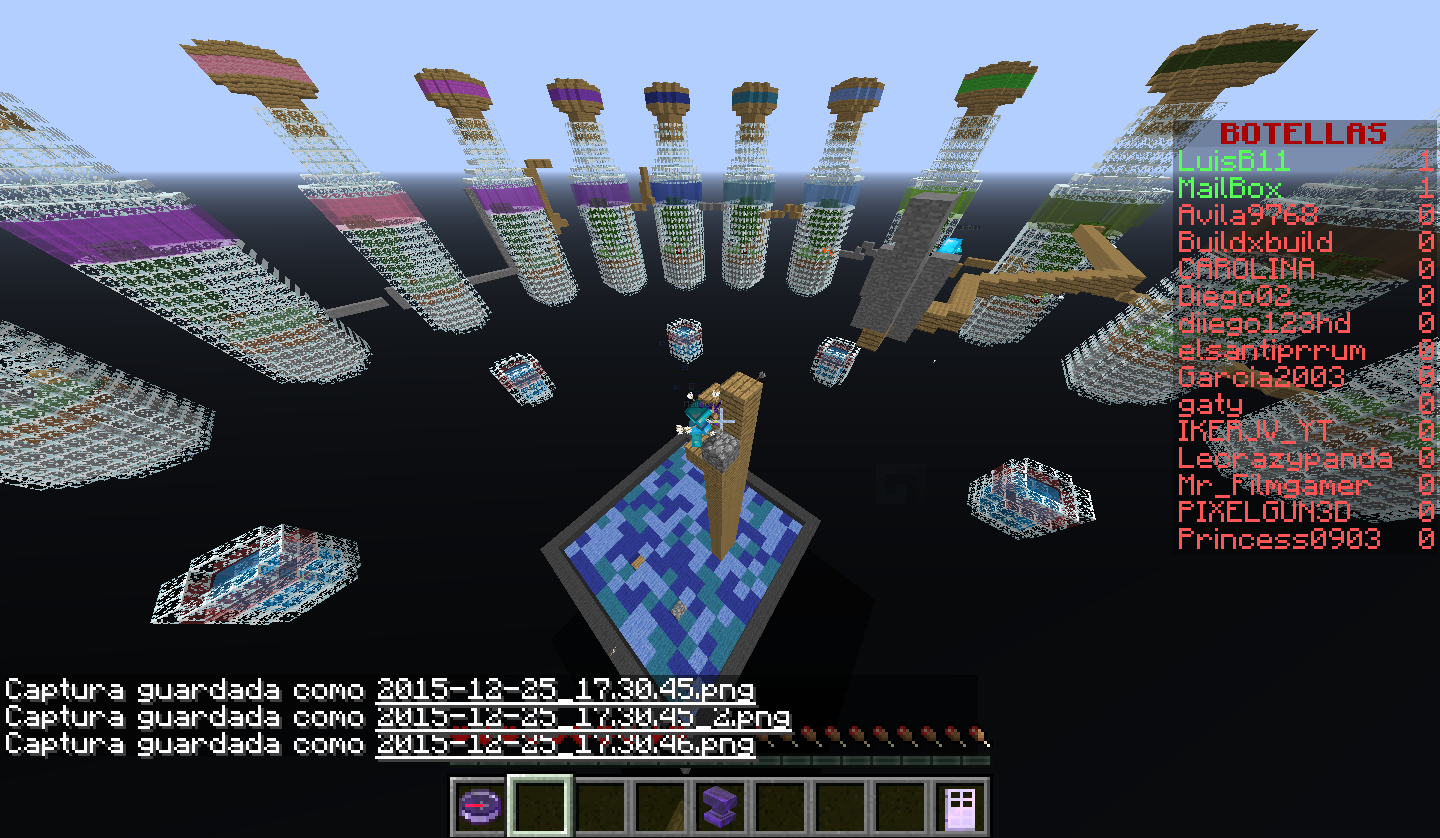Select the anvil hotbar slot
1440x838 pixels.
(x=720, y=805)
